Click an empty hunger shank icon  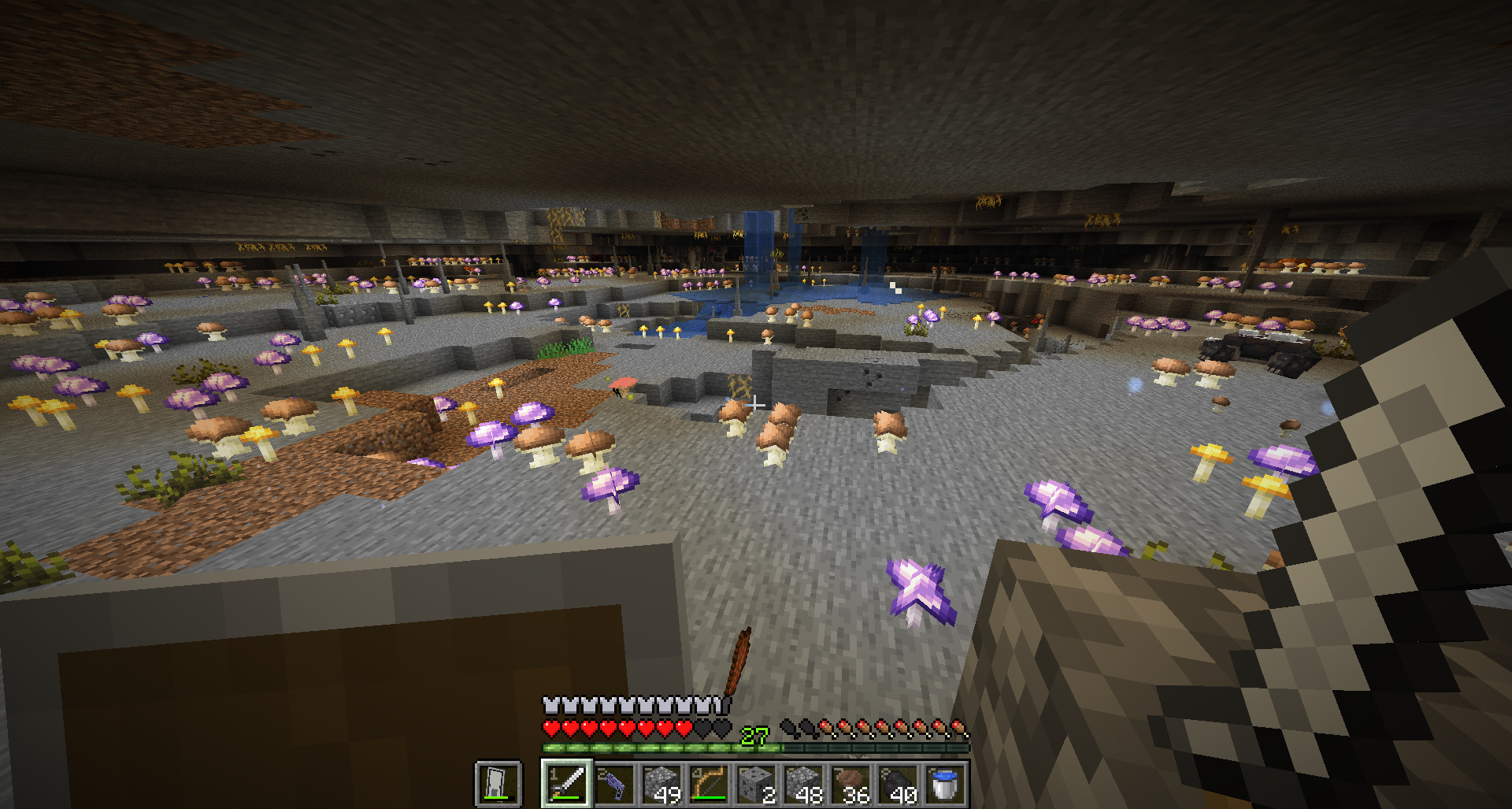coord(790,727)
